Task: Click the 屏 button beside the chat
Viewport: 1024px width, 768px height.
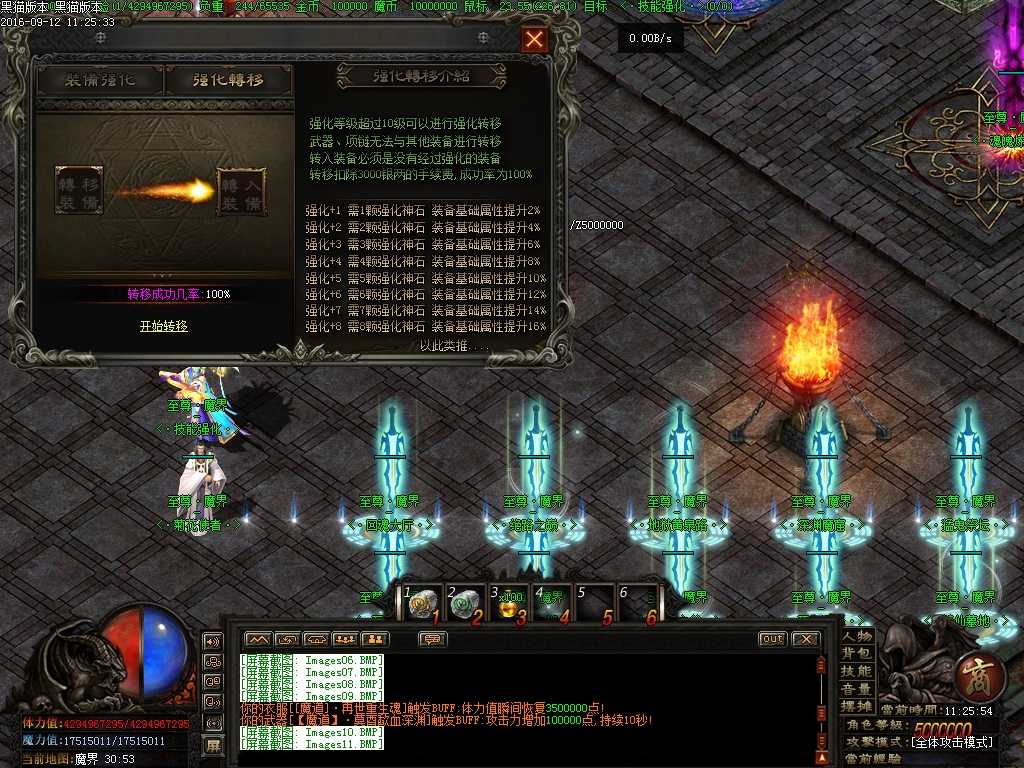Action: (x=213, y=745)
